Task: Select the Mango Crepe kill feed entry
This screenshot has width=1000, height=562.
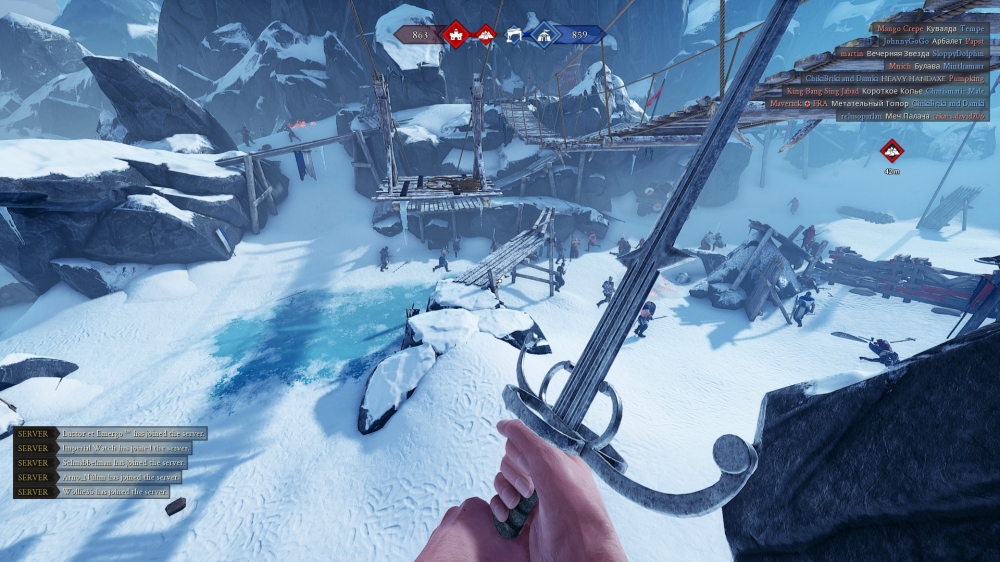Action: pos(930,29)
